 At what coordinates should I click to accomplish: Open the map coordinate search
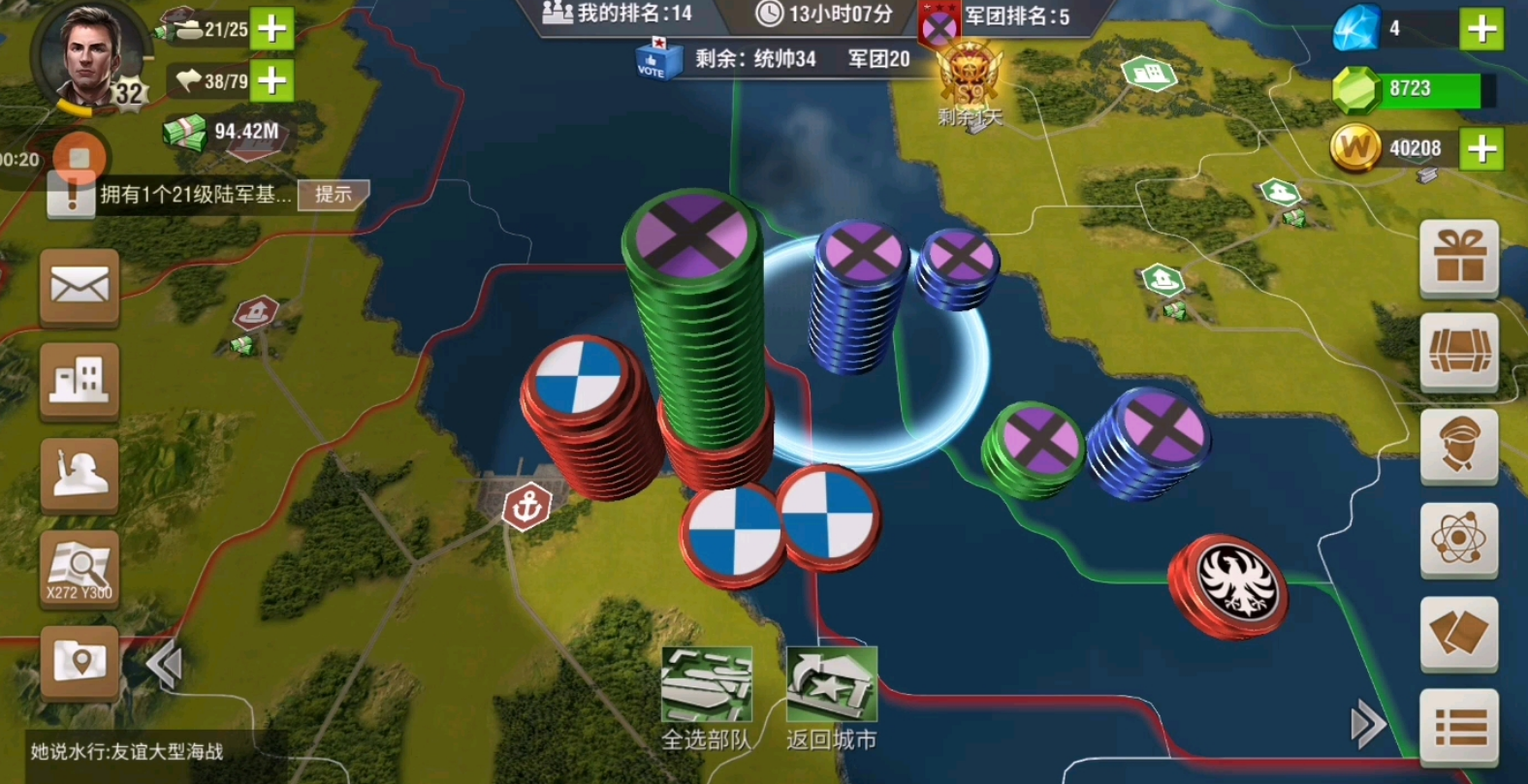click(x=80, y=569)
